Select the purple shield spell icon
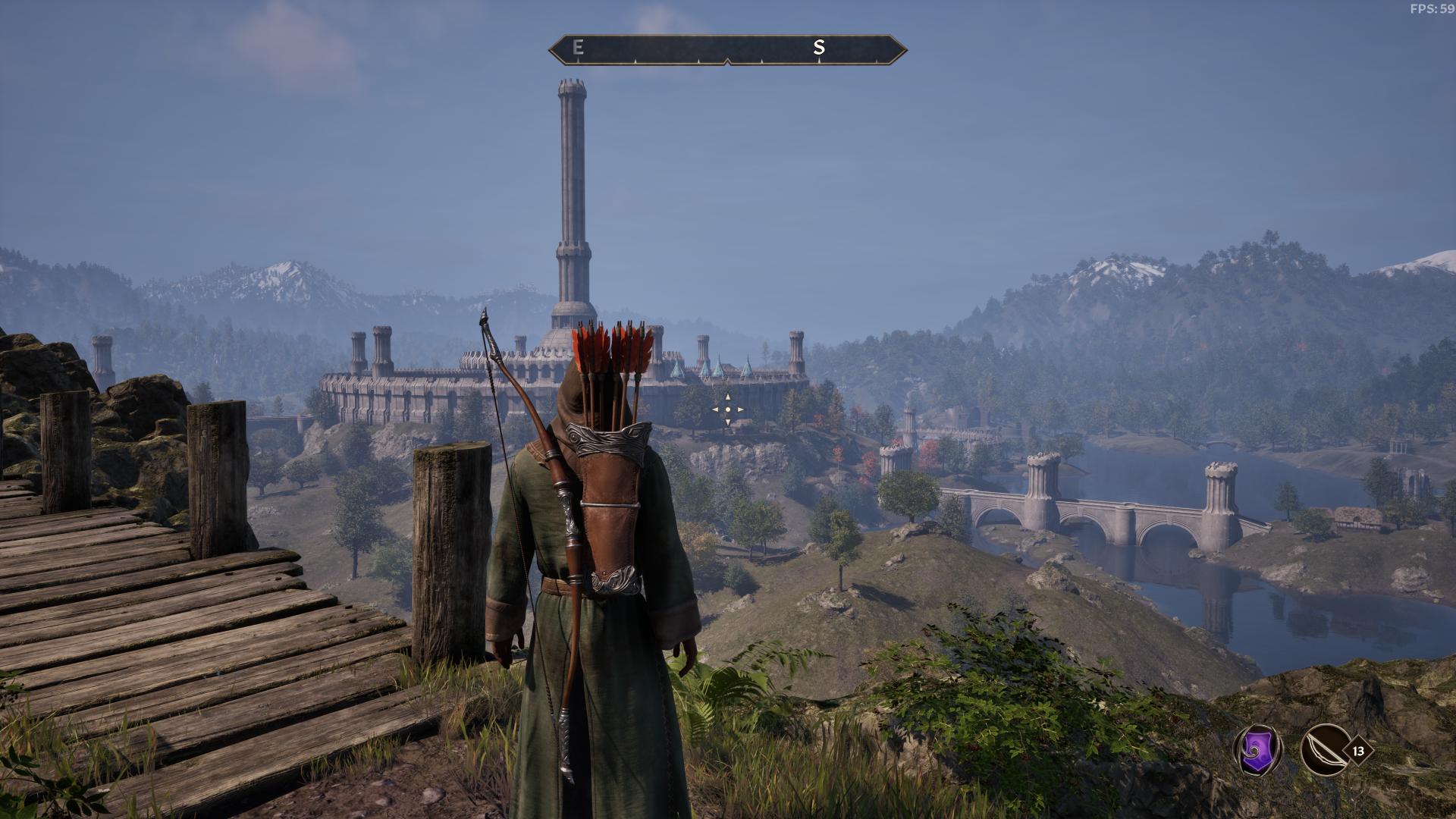The image size is (1456, 819). [1257, 752]
